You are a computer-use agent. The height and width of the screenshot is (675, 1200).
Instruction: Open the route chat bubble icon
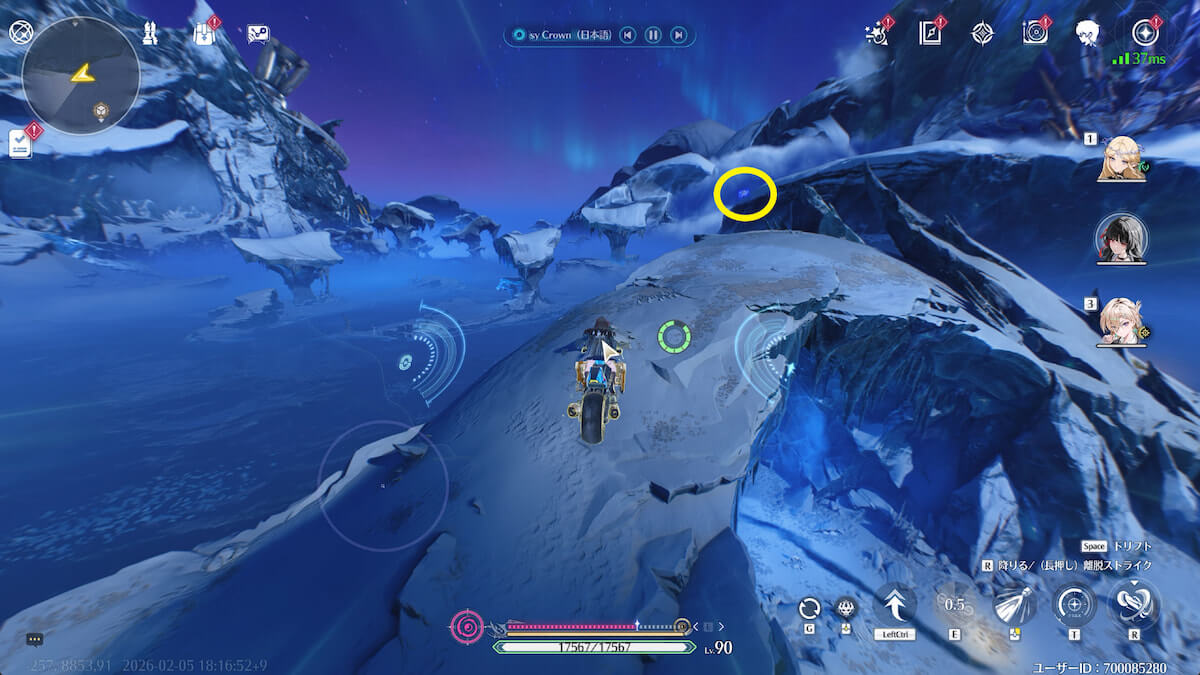[258, 35]
